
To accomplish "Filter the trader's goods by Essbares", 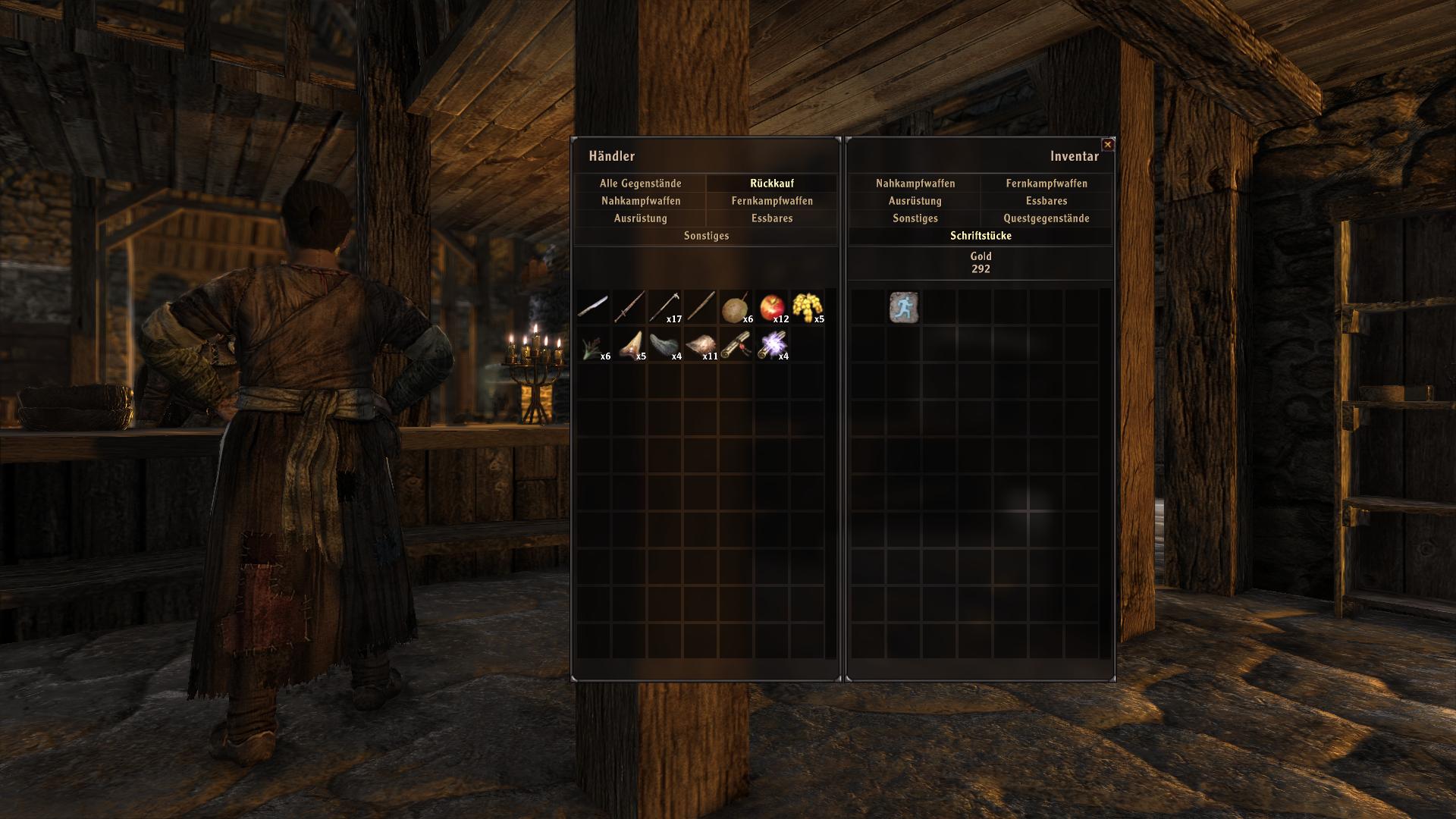I will tap(771, 218).
